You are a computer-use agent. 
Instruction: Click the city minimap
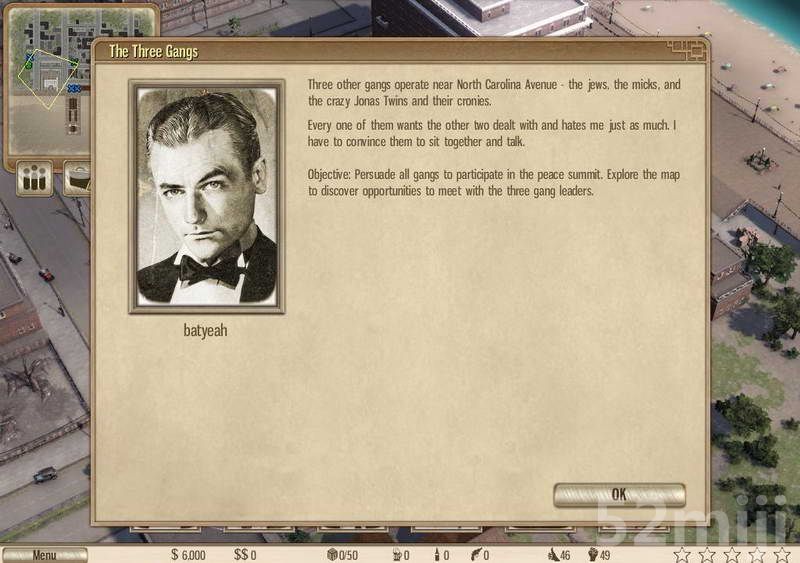[x=50, y=77]
